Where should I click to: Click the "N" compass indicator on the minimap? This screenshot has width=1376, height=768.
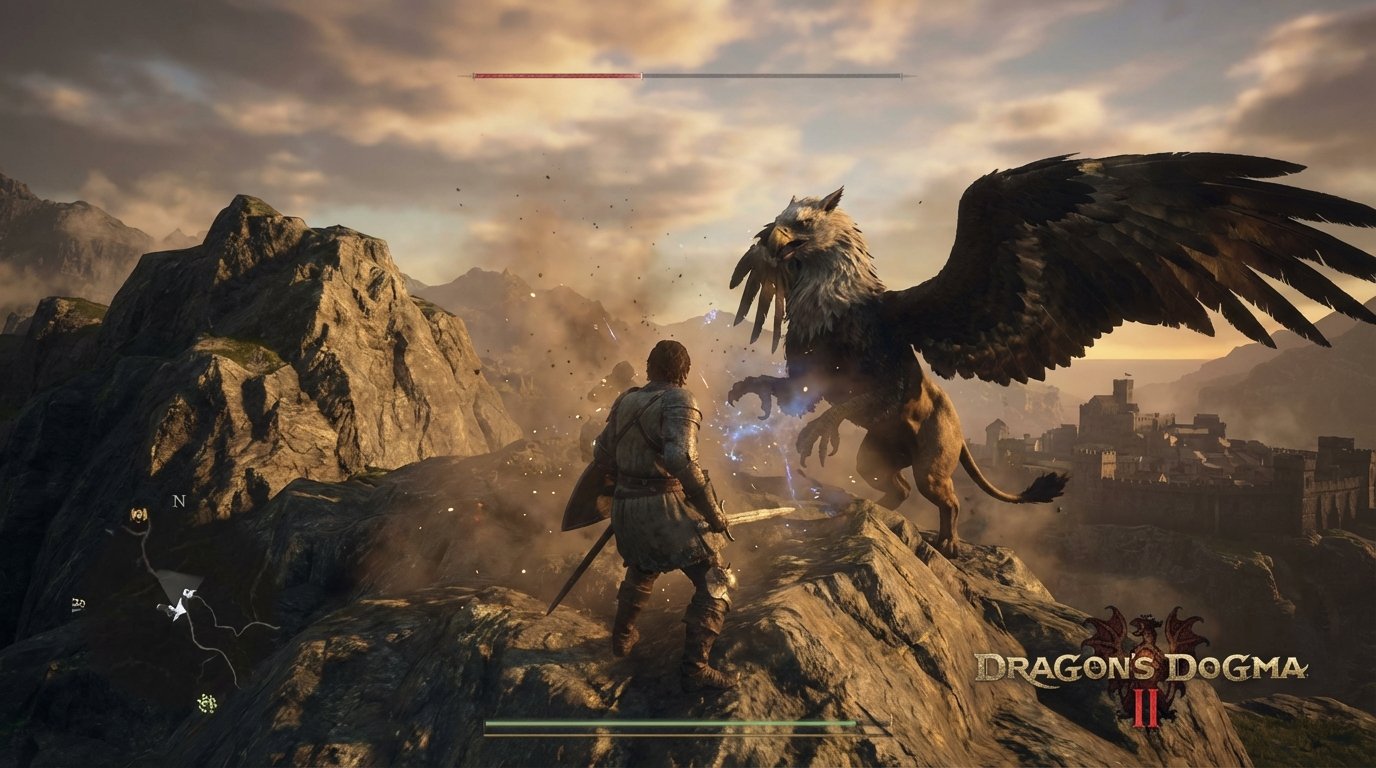click(x=178, y=500)
